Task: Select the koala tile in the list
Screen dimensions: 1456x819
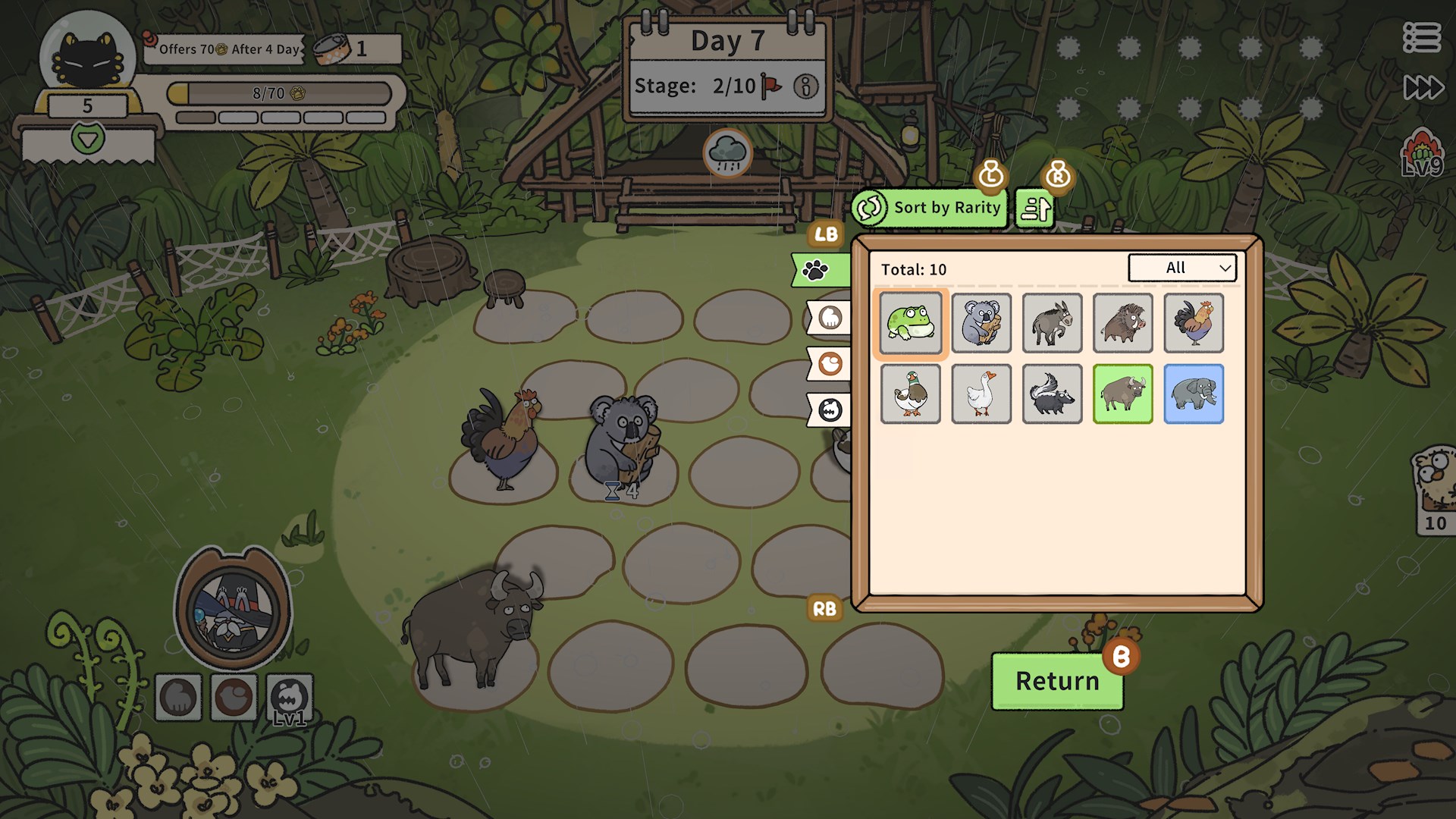Action: 981,323
